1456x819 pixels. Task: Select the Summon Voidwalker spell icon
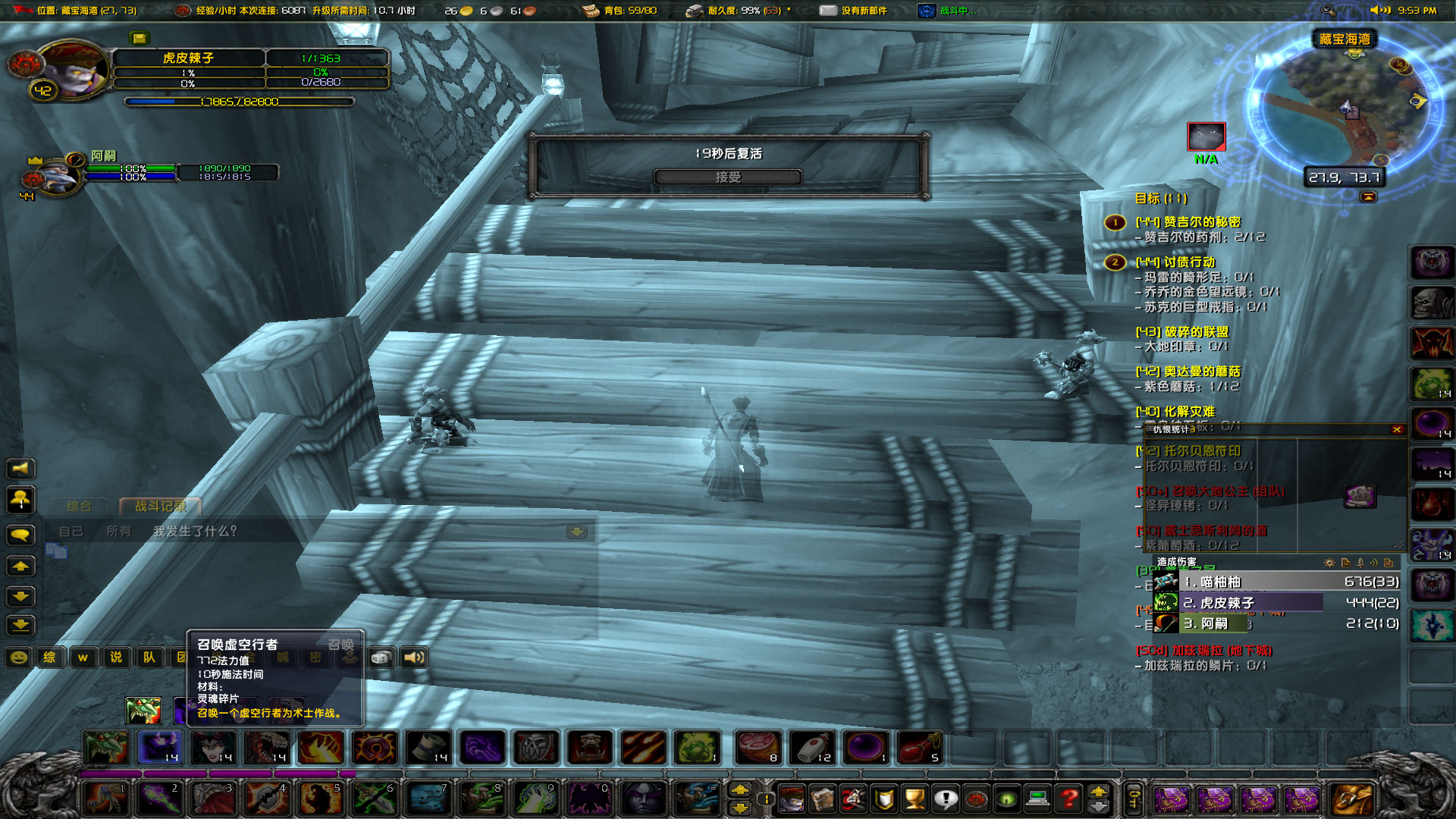pos(159,748)
